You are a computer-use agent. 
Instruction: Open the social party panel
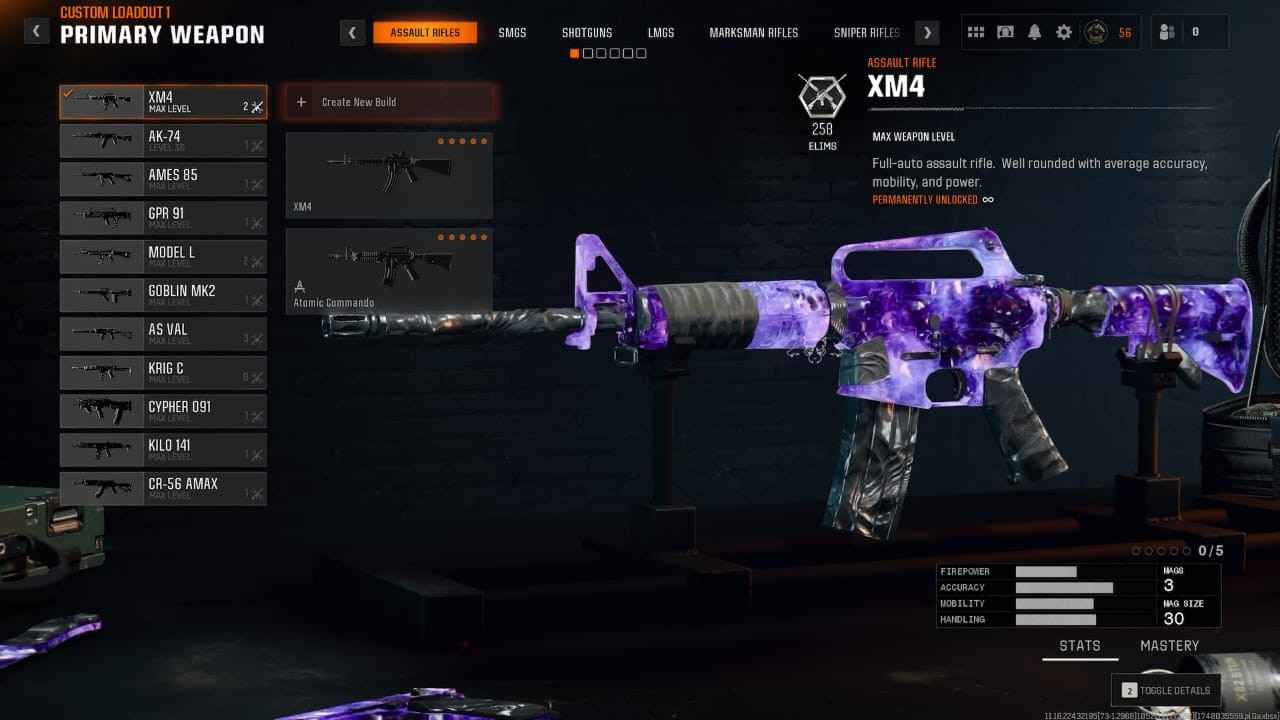[1190, 32]
